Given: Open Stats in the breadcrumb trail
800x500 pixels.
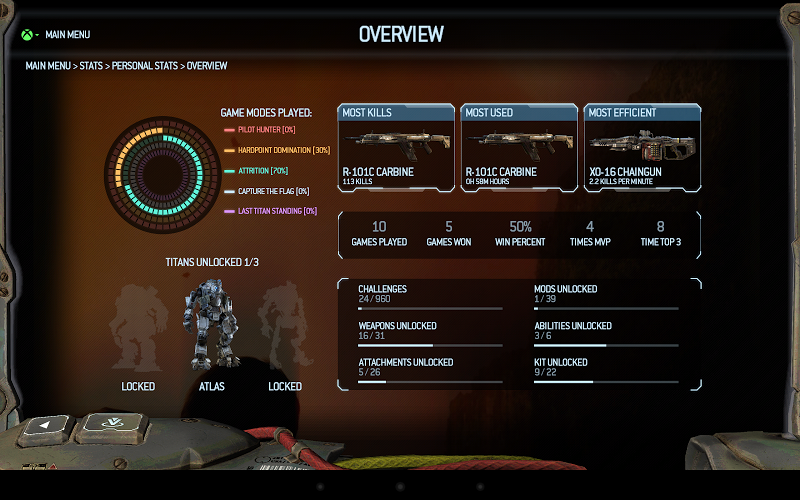Looking at the screenshot, I should tap(92, 66).
